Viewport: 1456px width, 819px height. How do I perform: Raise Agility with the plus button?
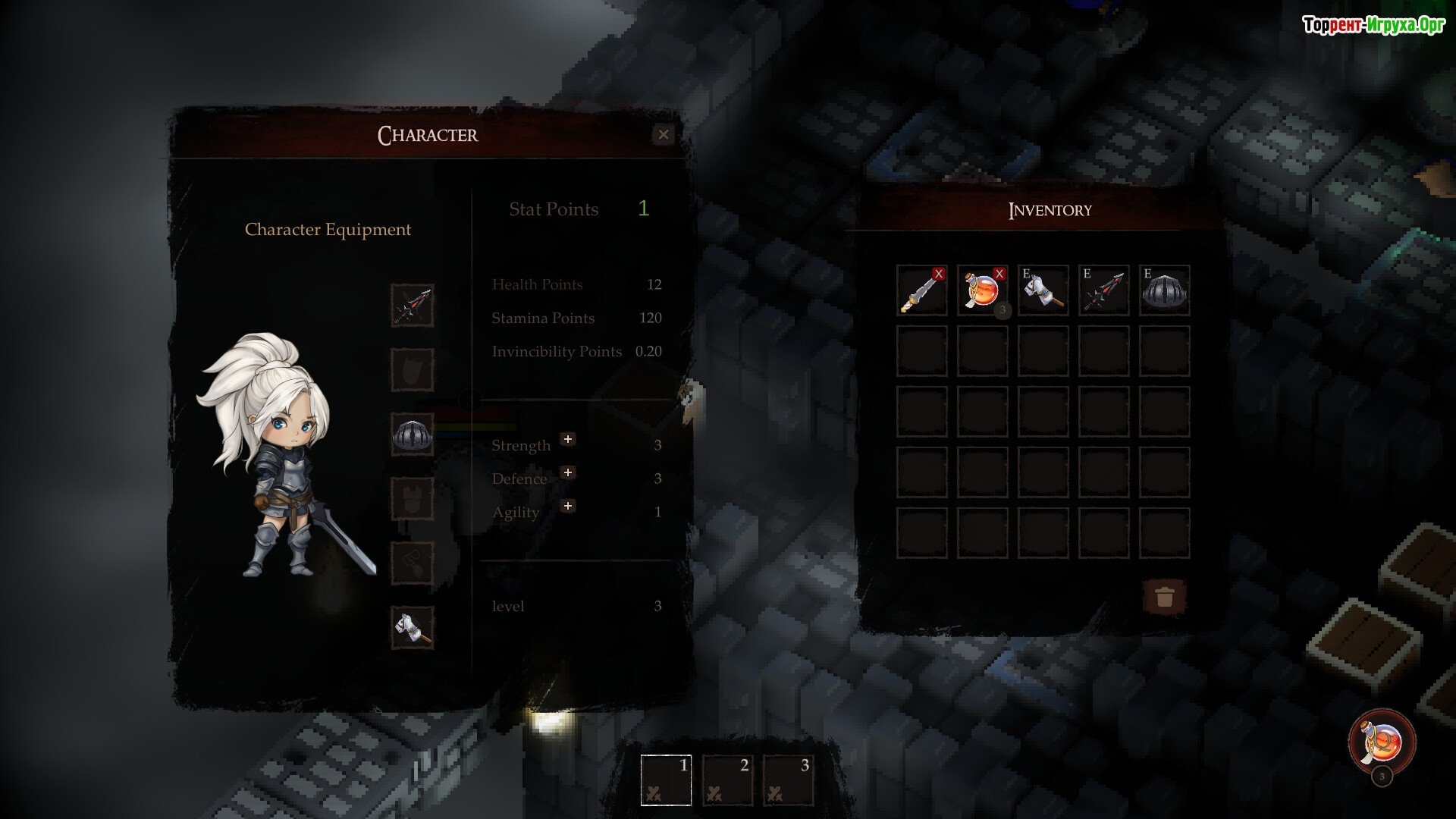point(567,506)
